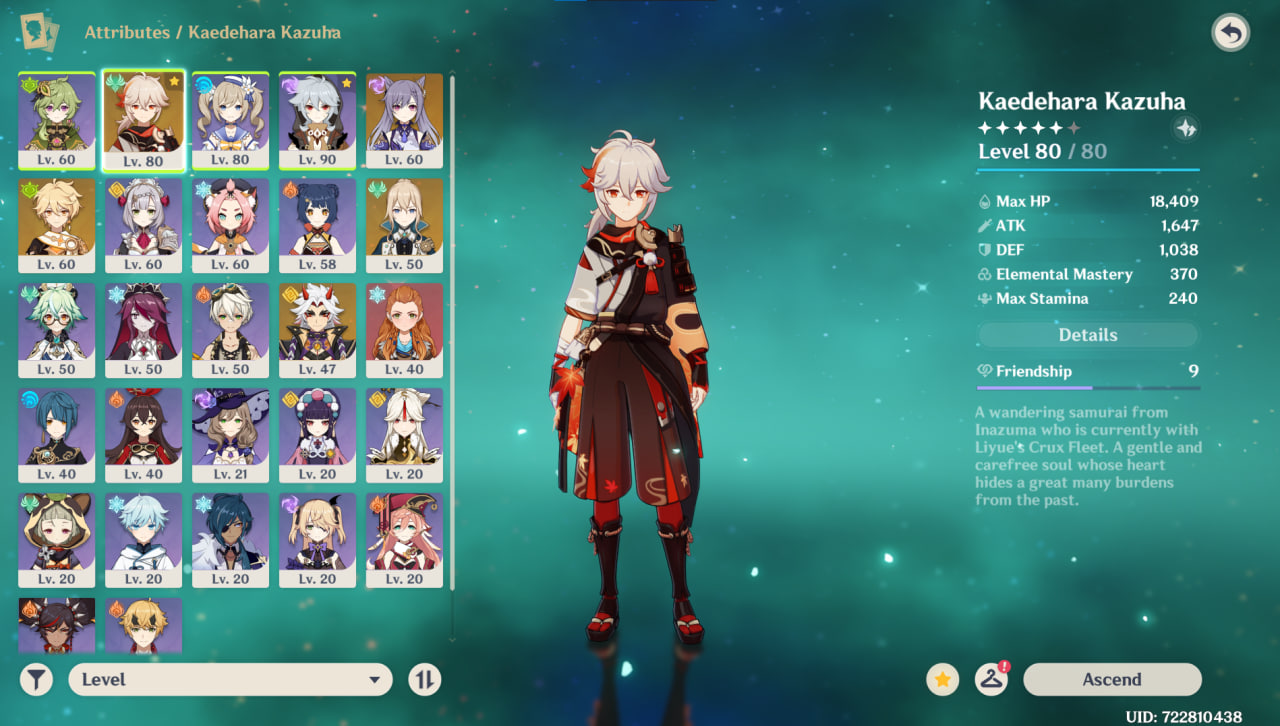Select Xiangling at Lv. 58
The width and height of the screenshot is (1280, 726).
(x=317, y=225)
